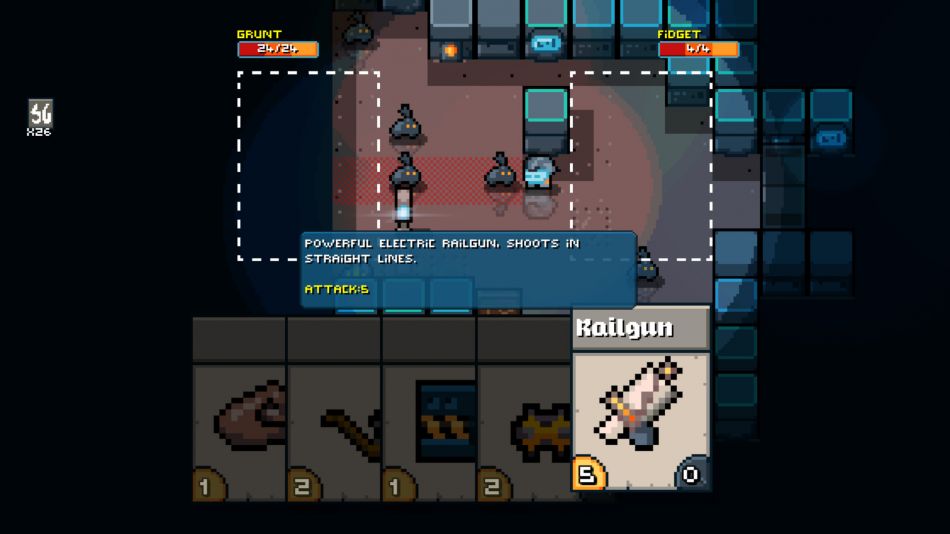Screen dimensions: 950x534
Task: Open the deck pile showing x26
Action: [x=40, y=117]
